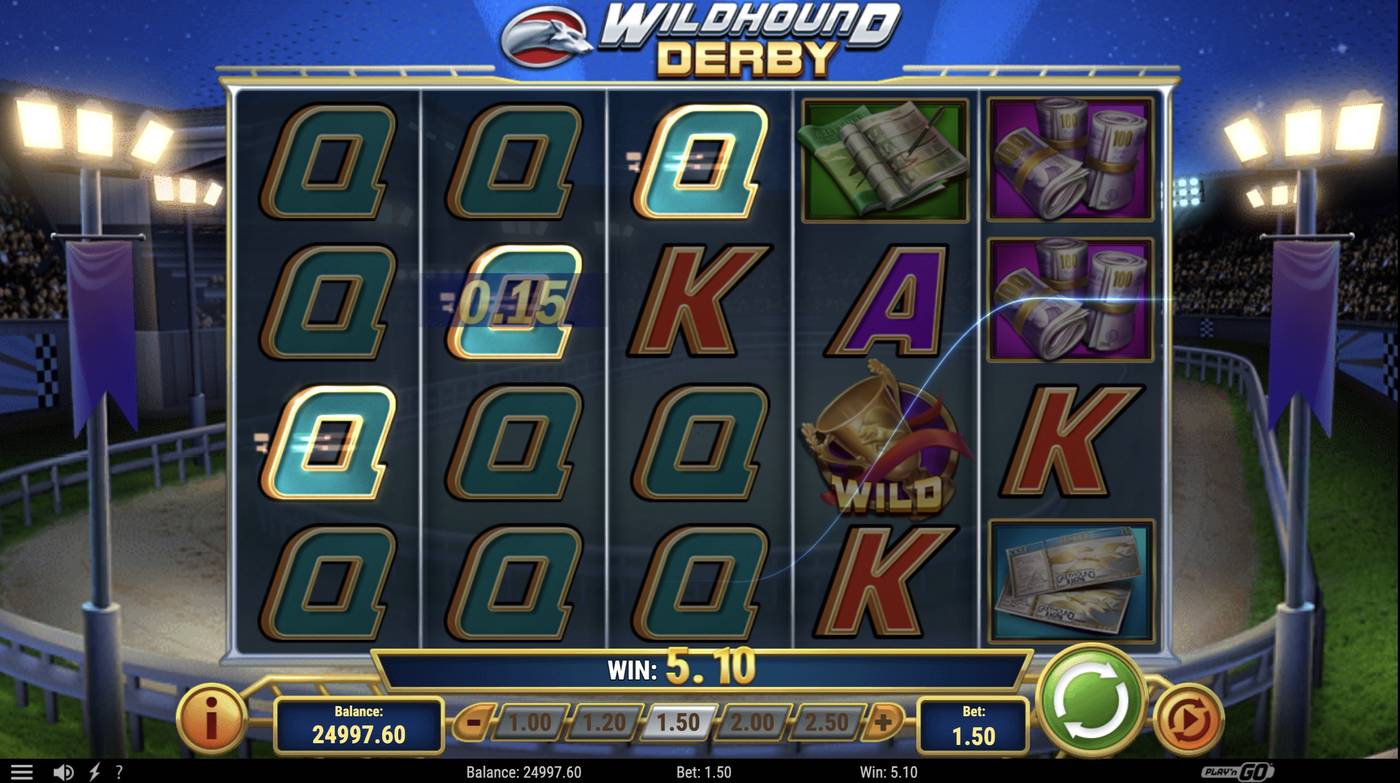
Task: Open the paytable info button
Action: (x=211, y=718)
